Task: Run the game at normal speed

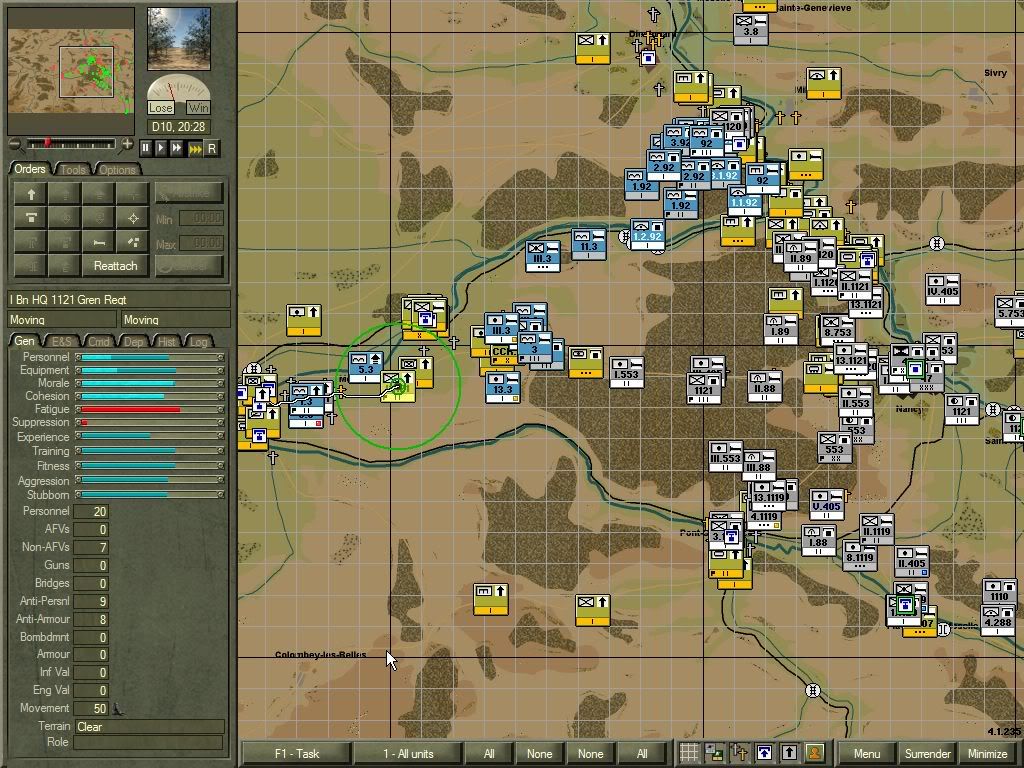Action: (161, 148)
